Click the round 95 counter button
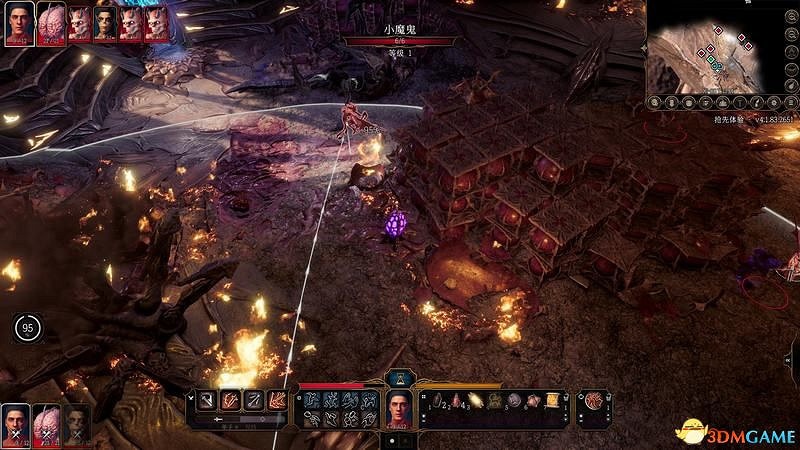This screenshot has width=800, height=450. pos(27,327)
